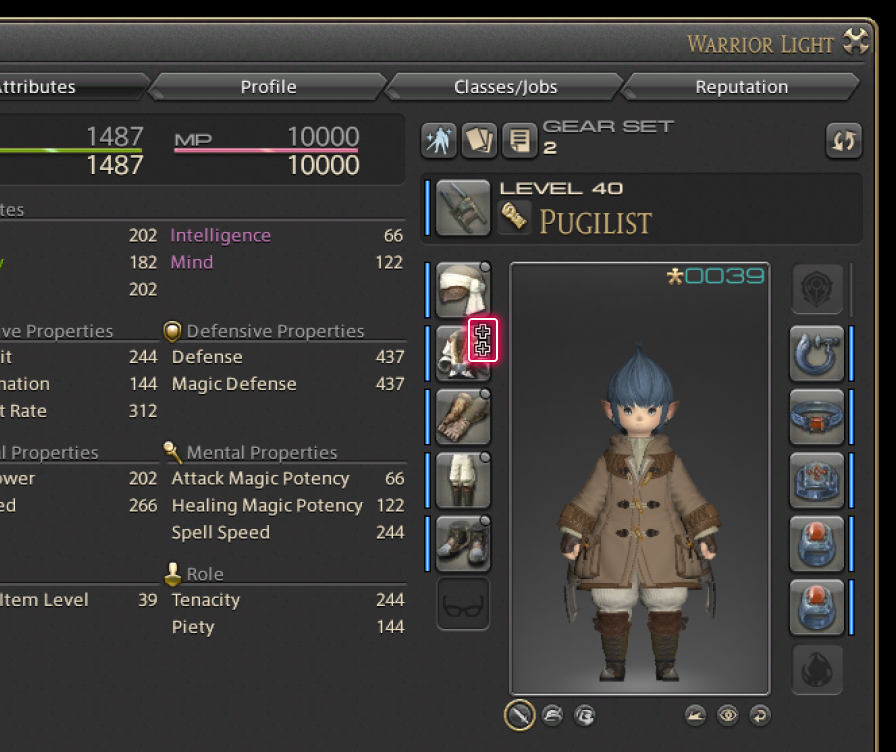Show the Reputation tab
Image resolution: width=896 pixels, height=752 pixels.
pos(741,87)
